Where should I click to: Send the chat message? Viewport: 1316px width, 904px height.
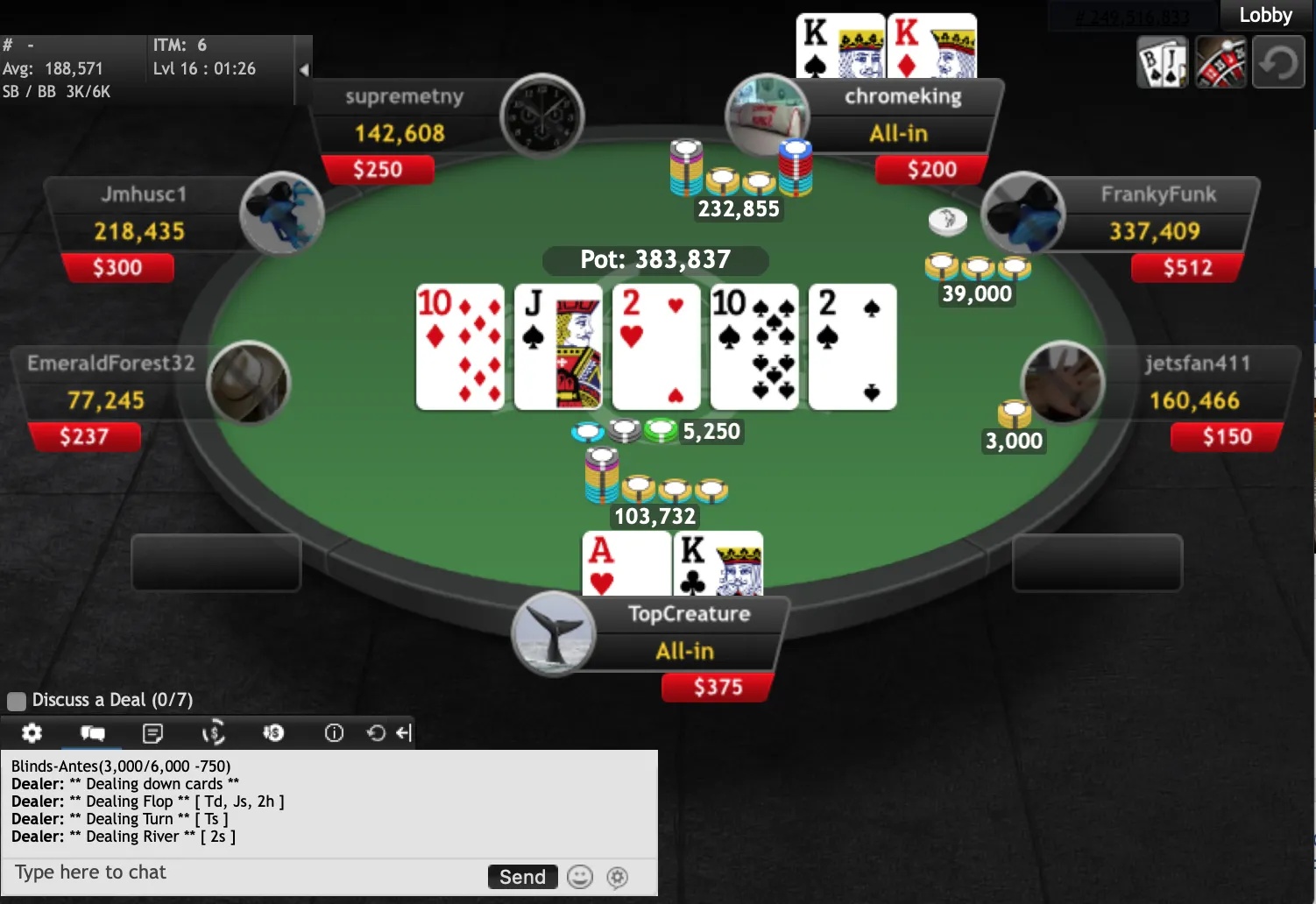pyautogui.click(x=522, y=877)
